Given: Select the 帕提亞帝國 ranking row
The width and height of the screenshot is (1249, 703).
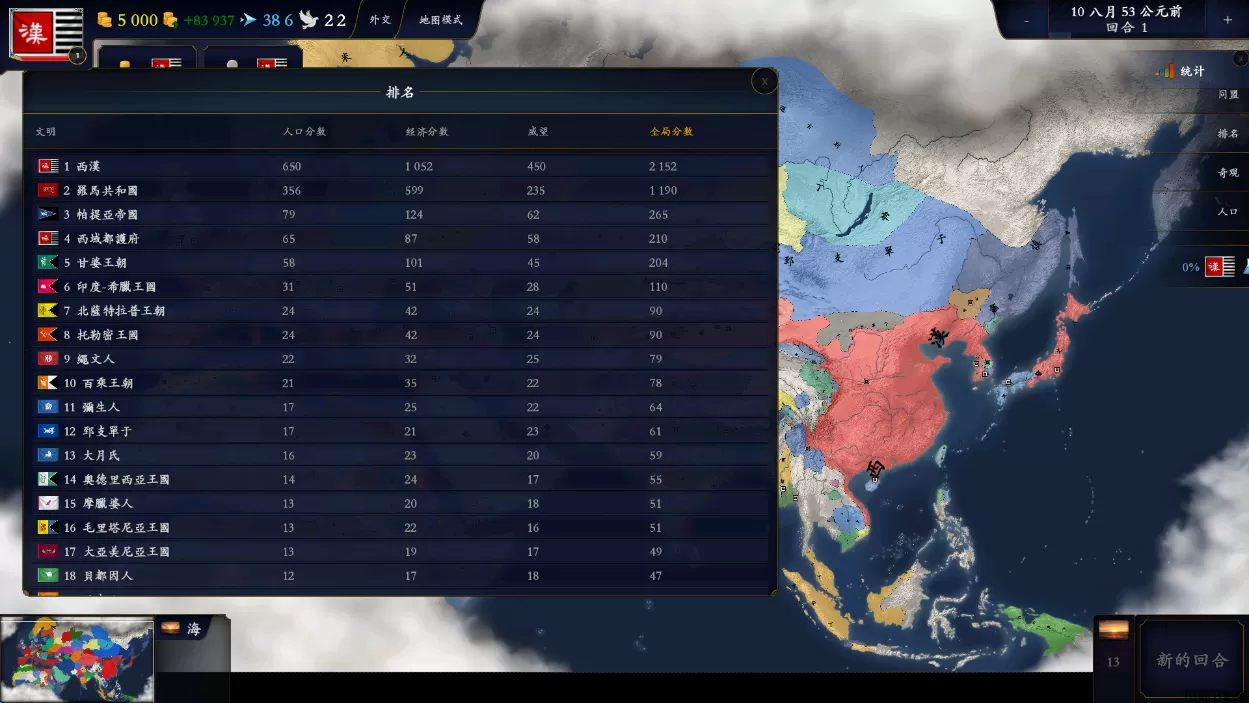Looking at the screenshot, I should (x=400, y=215).
